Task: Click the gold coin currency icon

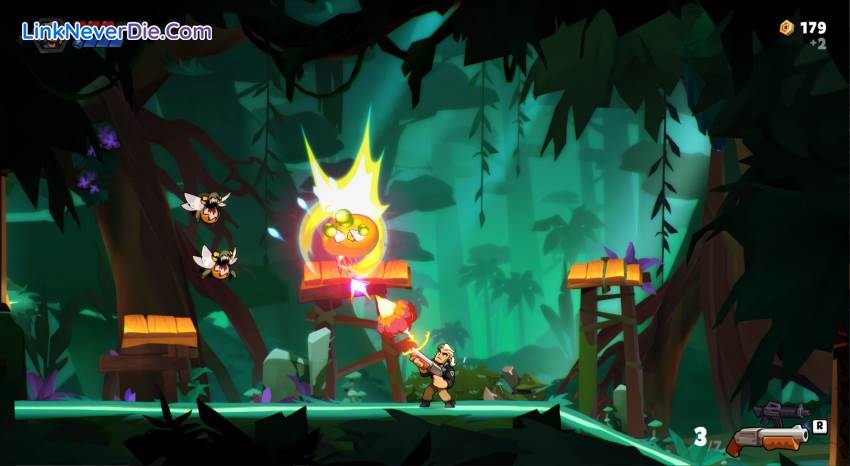Action: click(786, 28)
